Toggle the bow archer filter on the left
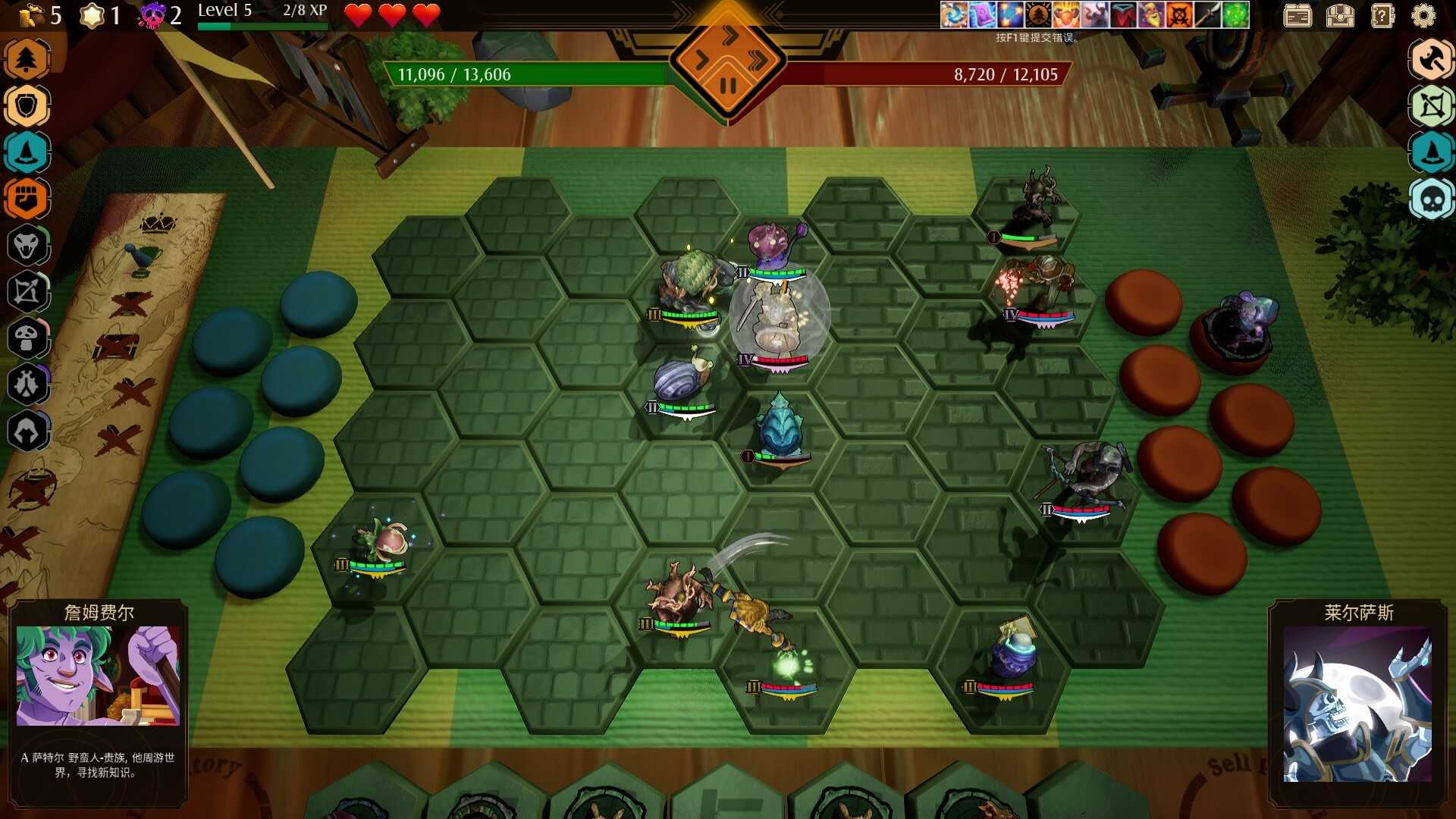Screen dimensions: 1456x819 coord(28,293)
